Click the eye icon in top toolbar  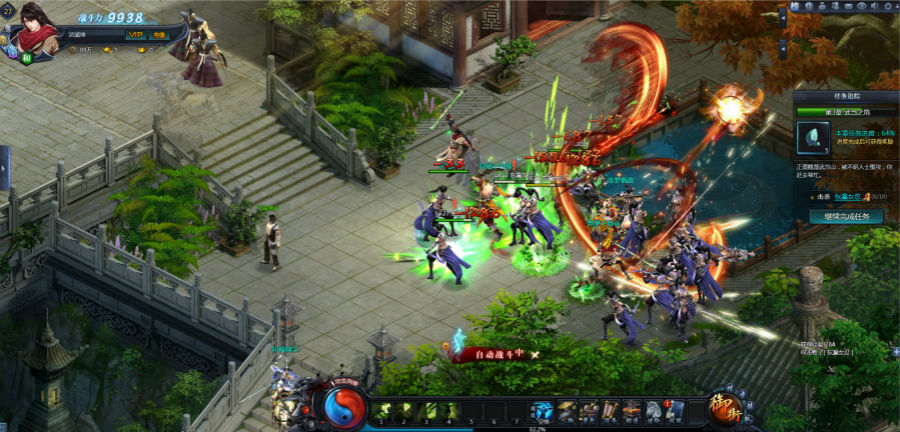coord(862,7)
